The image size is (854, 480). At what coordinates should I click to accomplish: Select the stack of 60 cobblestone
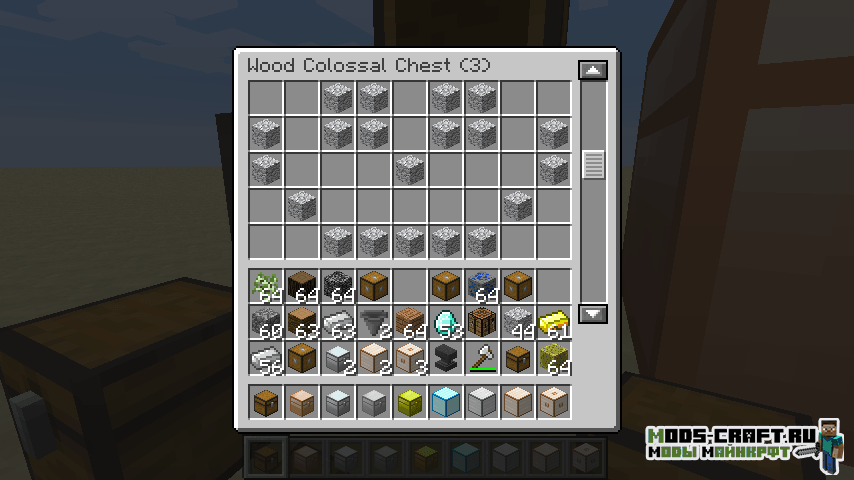click(x=266, y=322)
